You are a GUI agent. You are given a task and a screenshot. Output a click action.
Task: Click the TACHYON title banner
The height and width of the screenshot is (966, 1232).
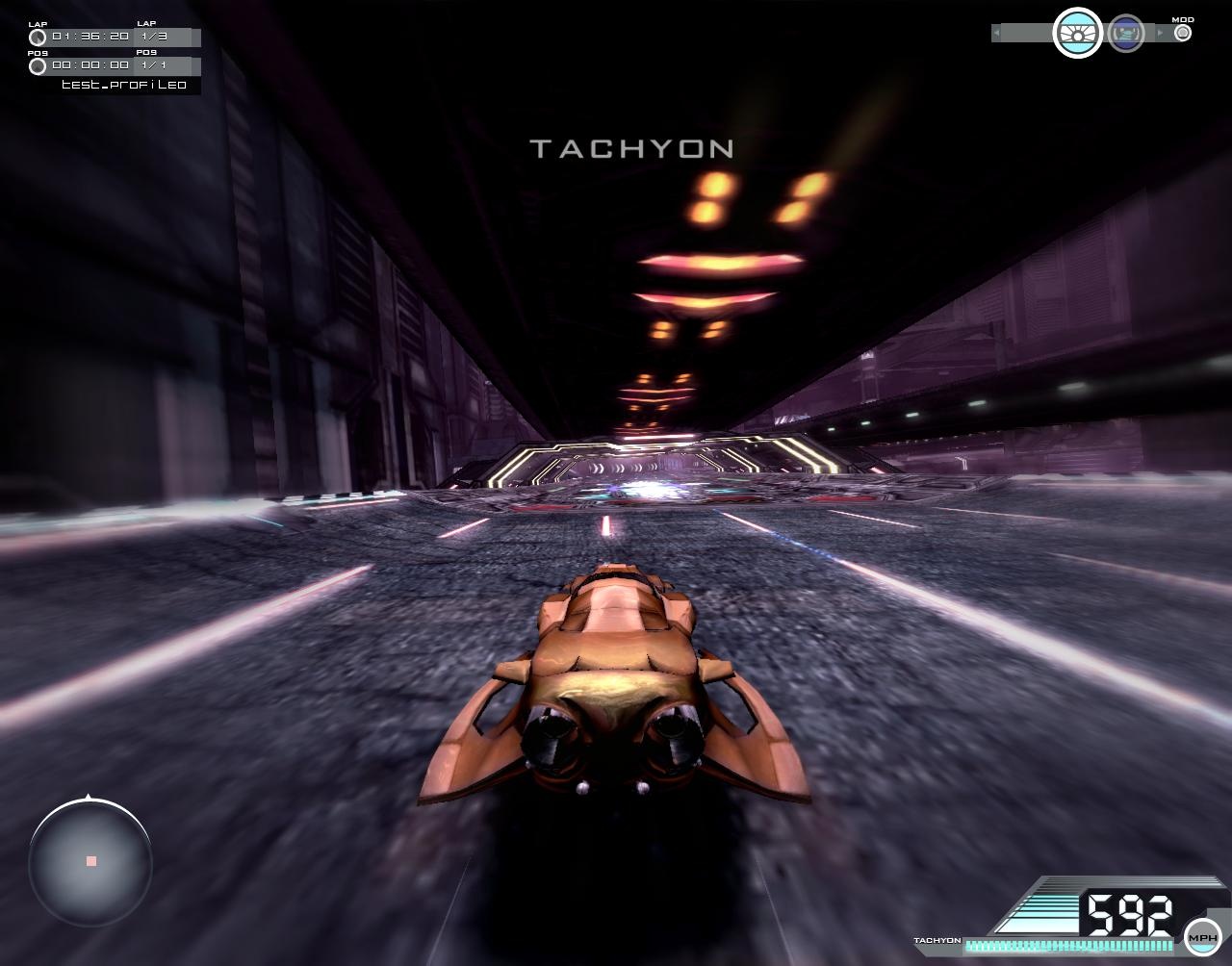[x=632, y=147]
